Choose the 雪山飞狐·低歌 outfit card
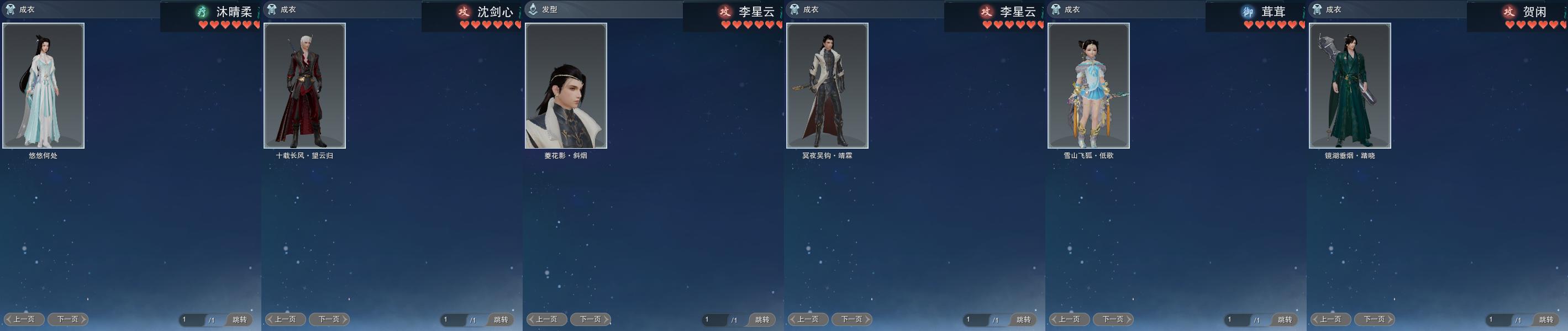1568x331 pixels. pyautogui.click(x=1088, y=86)
